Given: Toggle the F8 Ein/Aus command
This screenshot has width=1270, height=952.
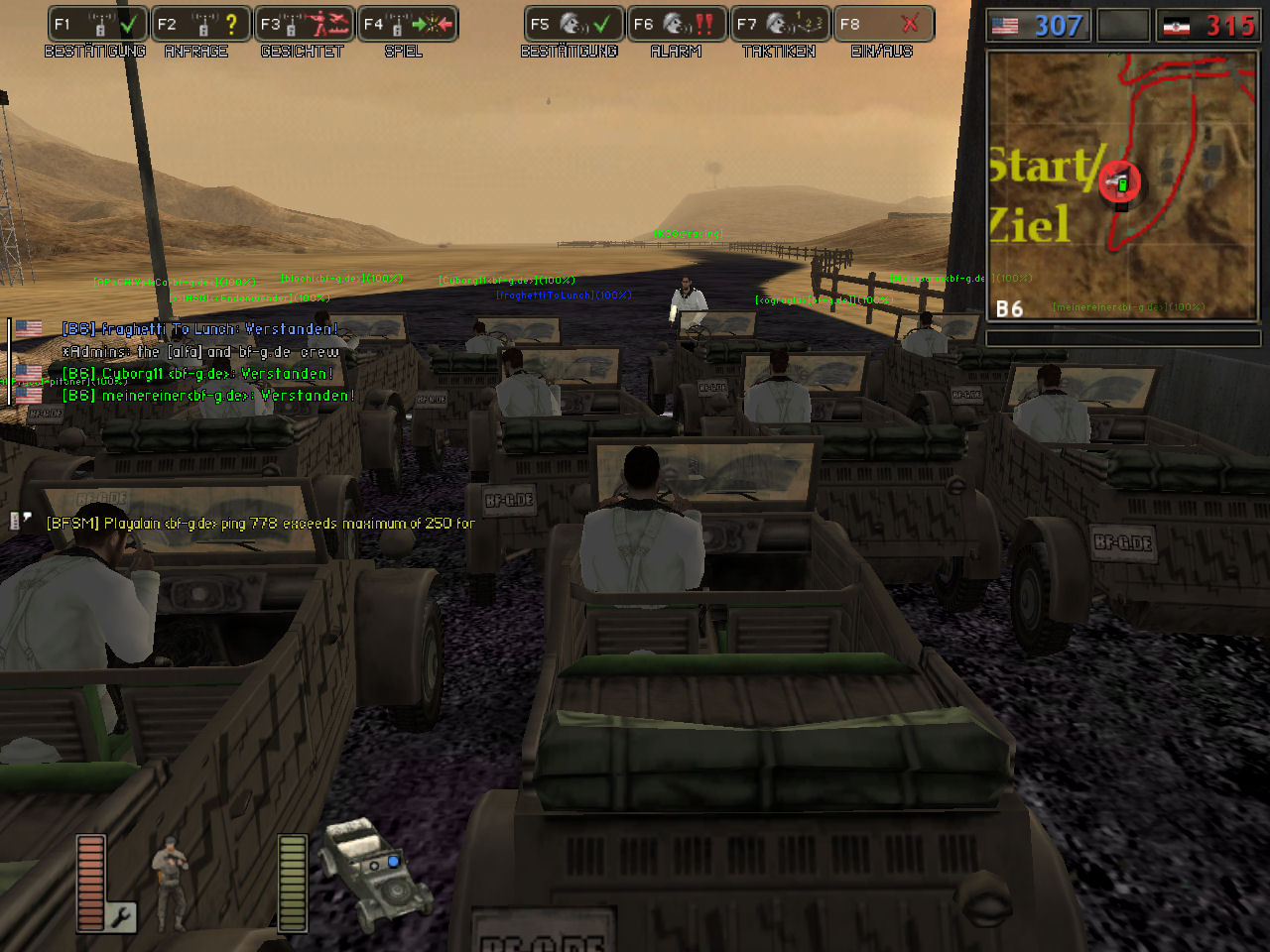Looking at the screenshot, I should [883, 24].
